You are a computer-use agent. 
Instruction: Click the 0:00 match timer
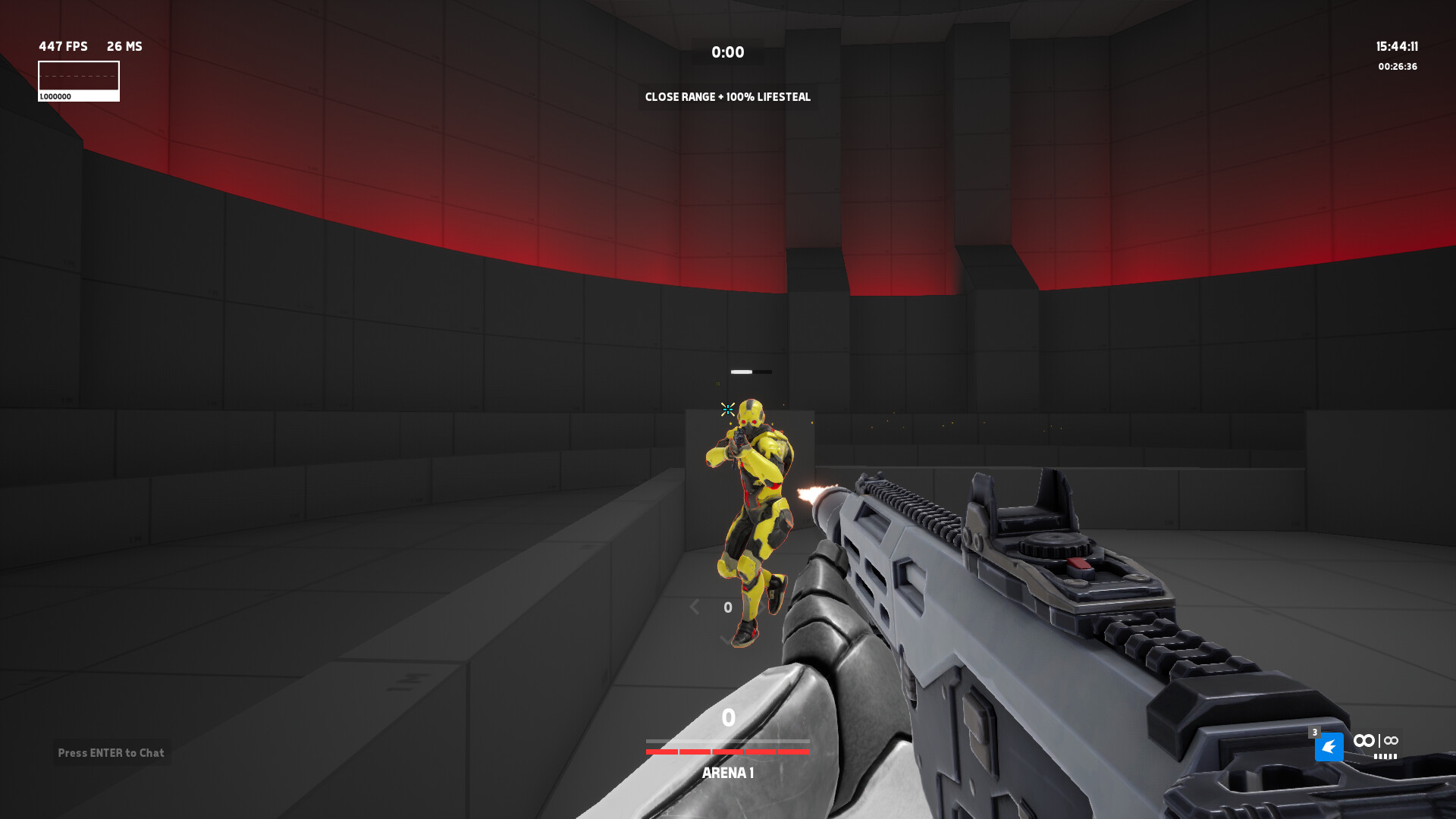click(x=726, y=52)
